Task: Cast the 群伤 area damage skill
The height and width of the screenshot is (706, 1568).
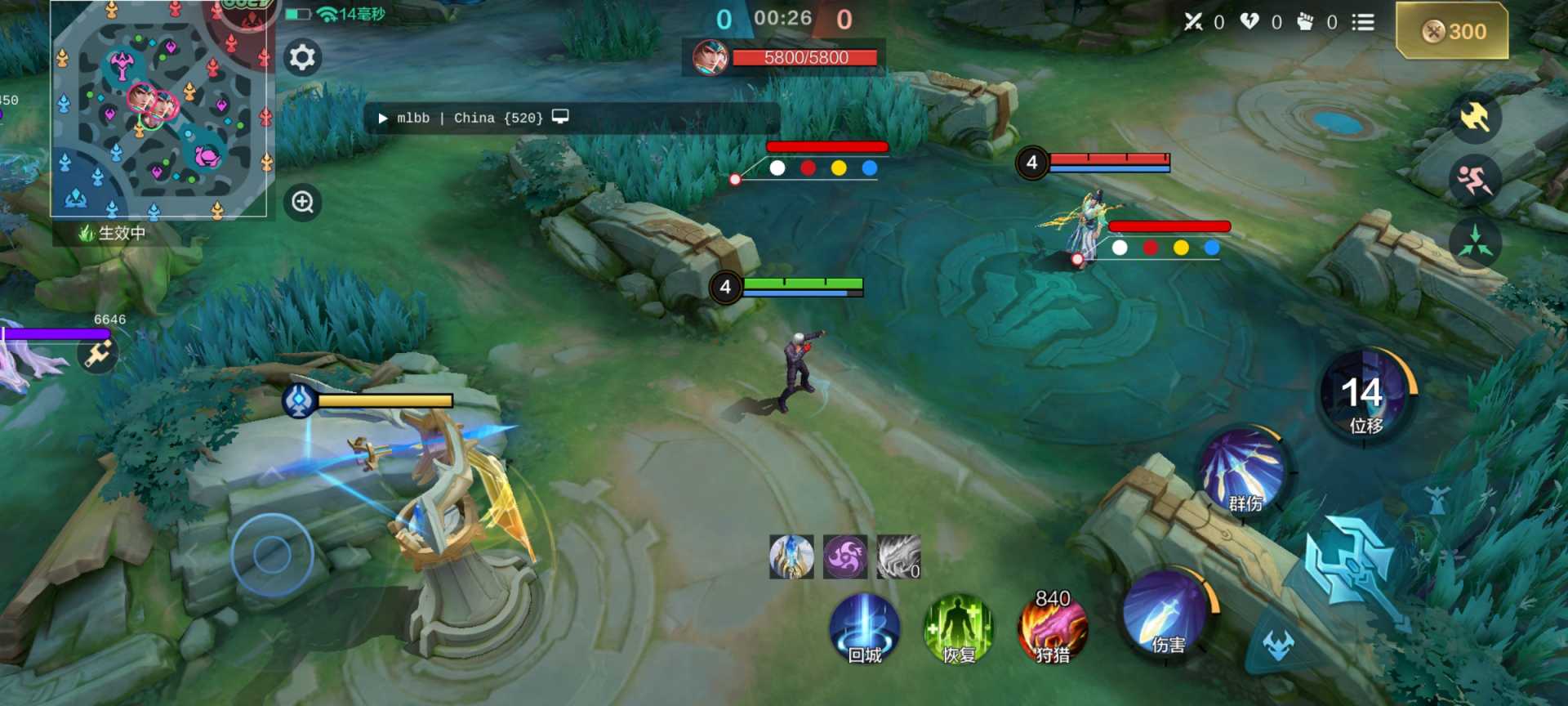Action: point(1243,472)
